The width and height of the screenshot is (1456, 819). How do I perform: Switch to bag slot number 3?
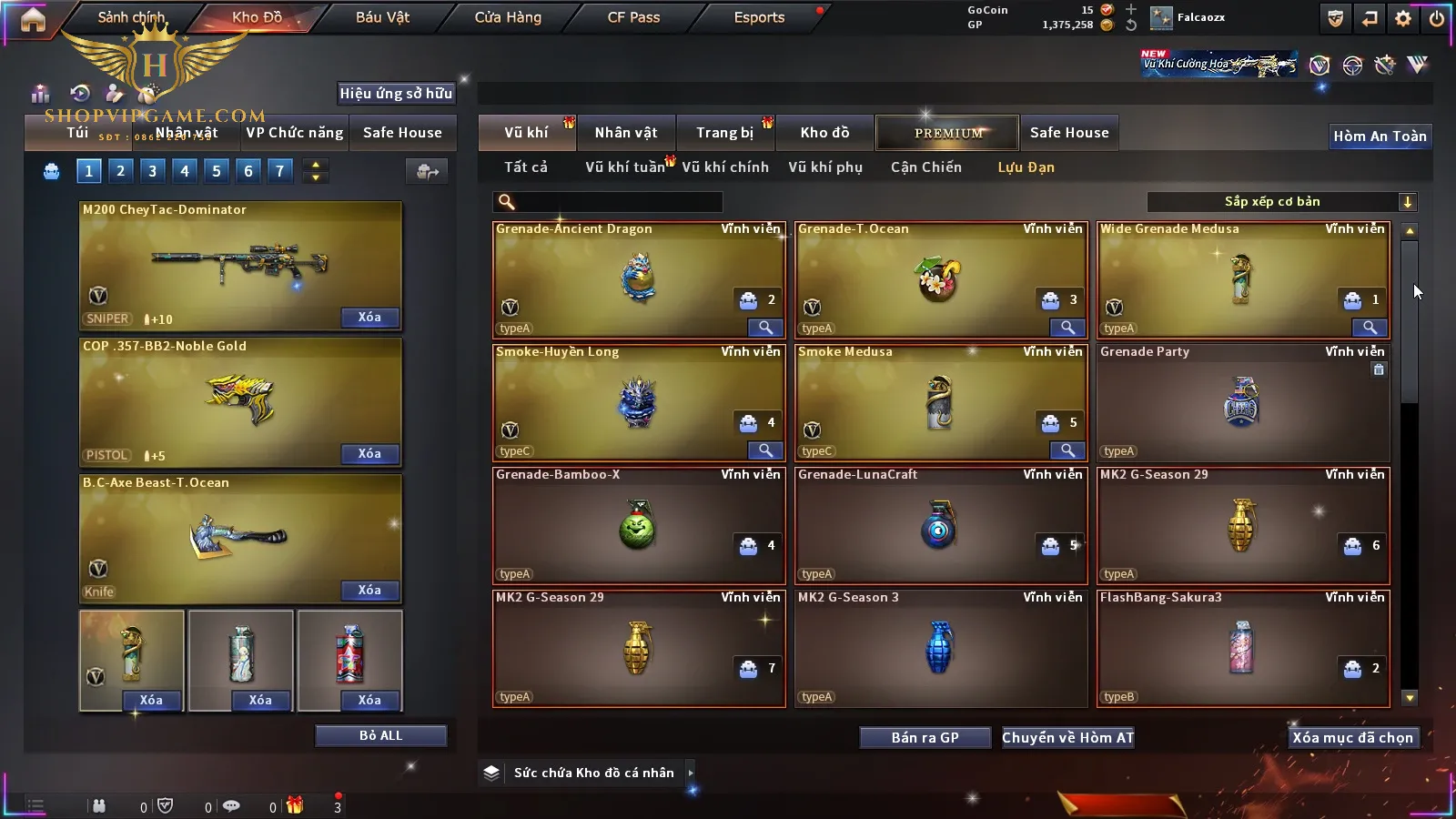tap(152, 171)
